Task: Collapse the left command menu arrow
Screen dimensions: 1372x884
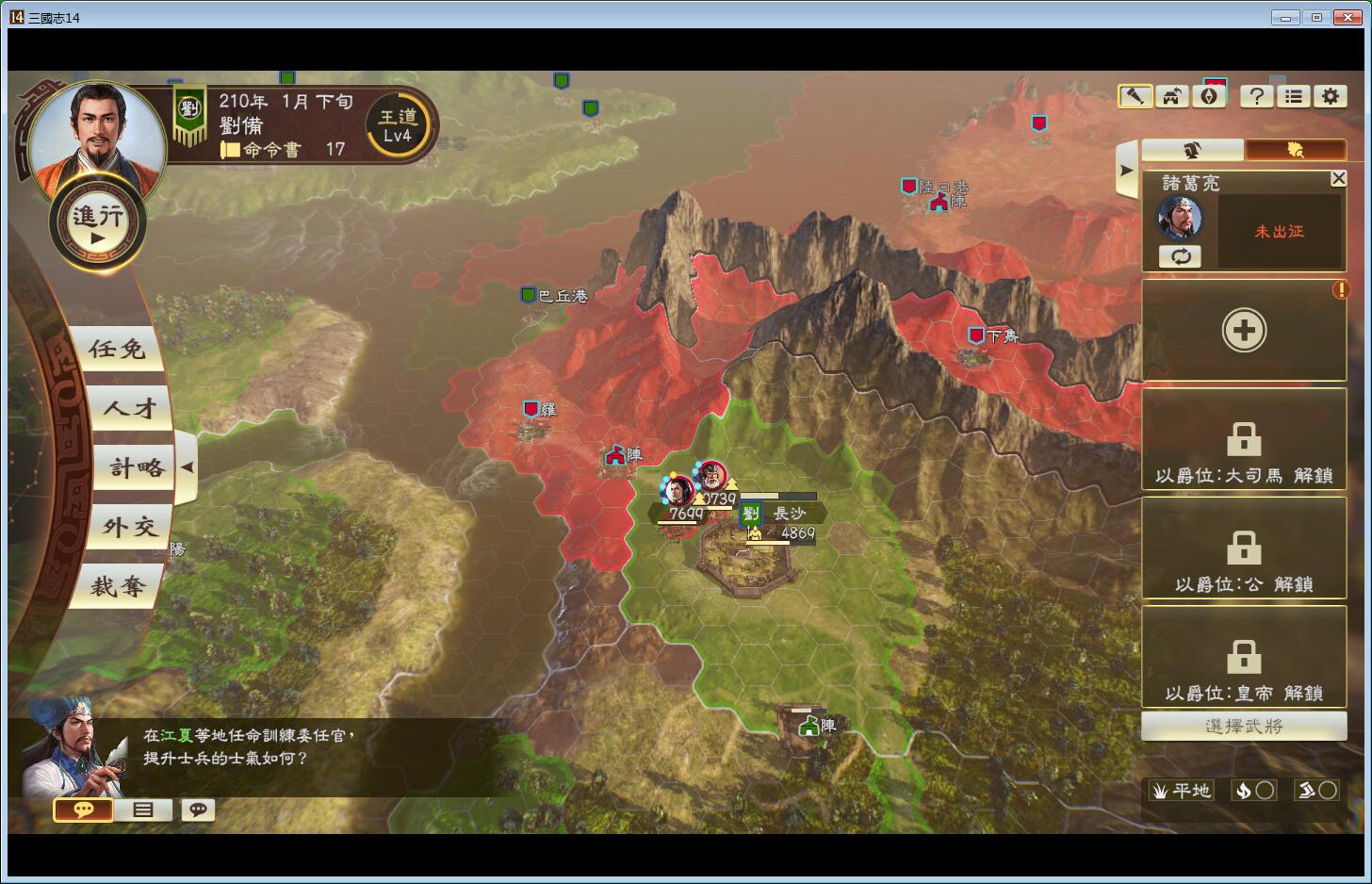Action: pos(187,467)
